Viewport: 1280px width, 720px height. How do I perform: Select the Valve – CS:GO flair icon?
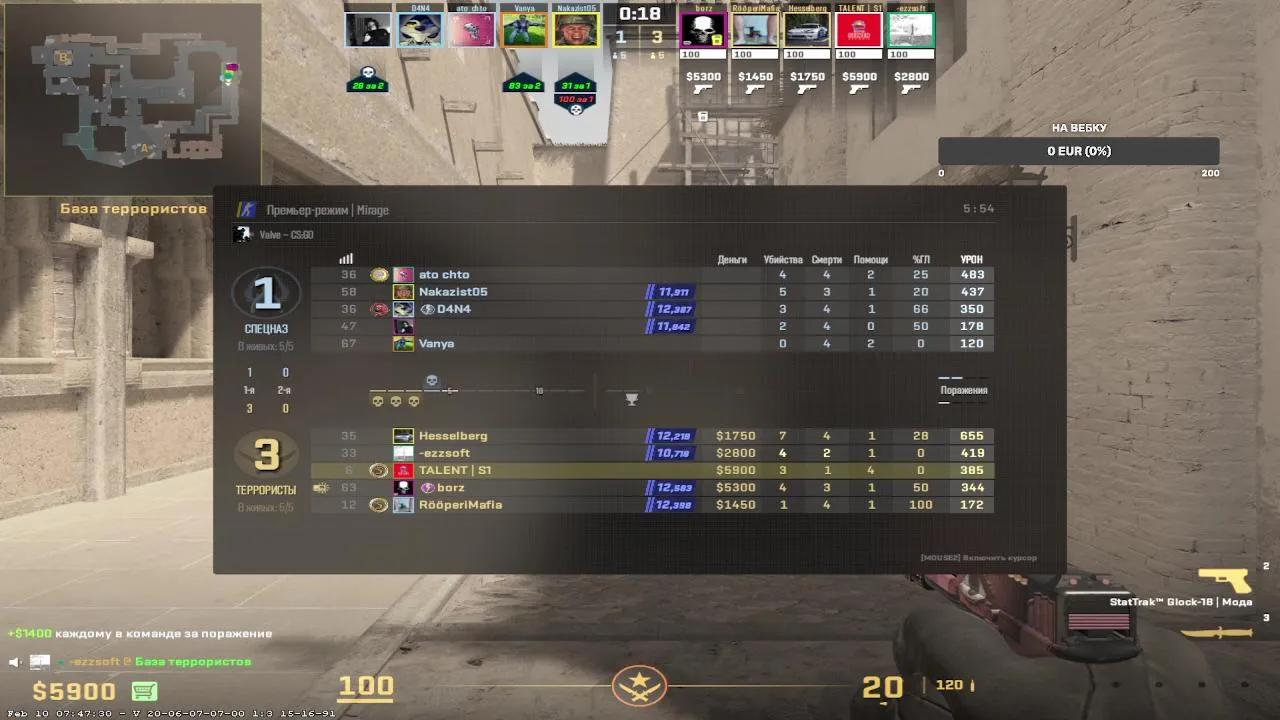(x=241, y=232)
